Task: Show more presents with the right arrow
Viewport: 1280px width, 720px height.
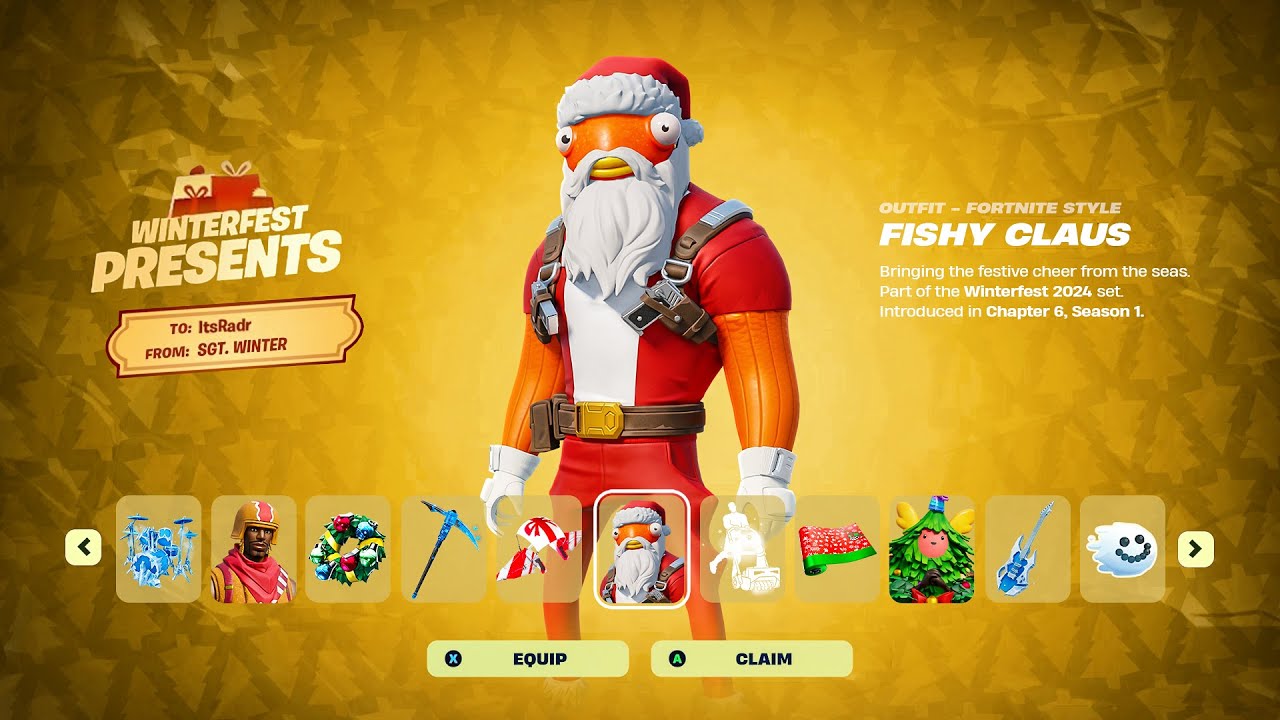Action: pos(1195,548)
